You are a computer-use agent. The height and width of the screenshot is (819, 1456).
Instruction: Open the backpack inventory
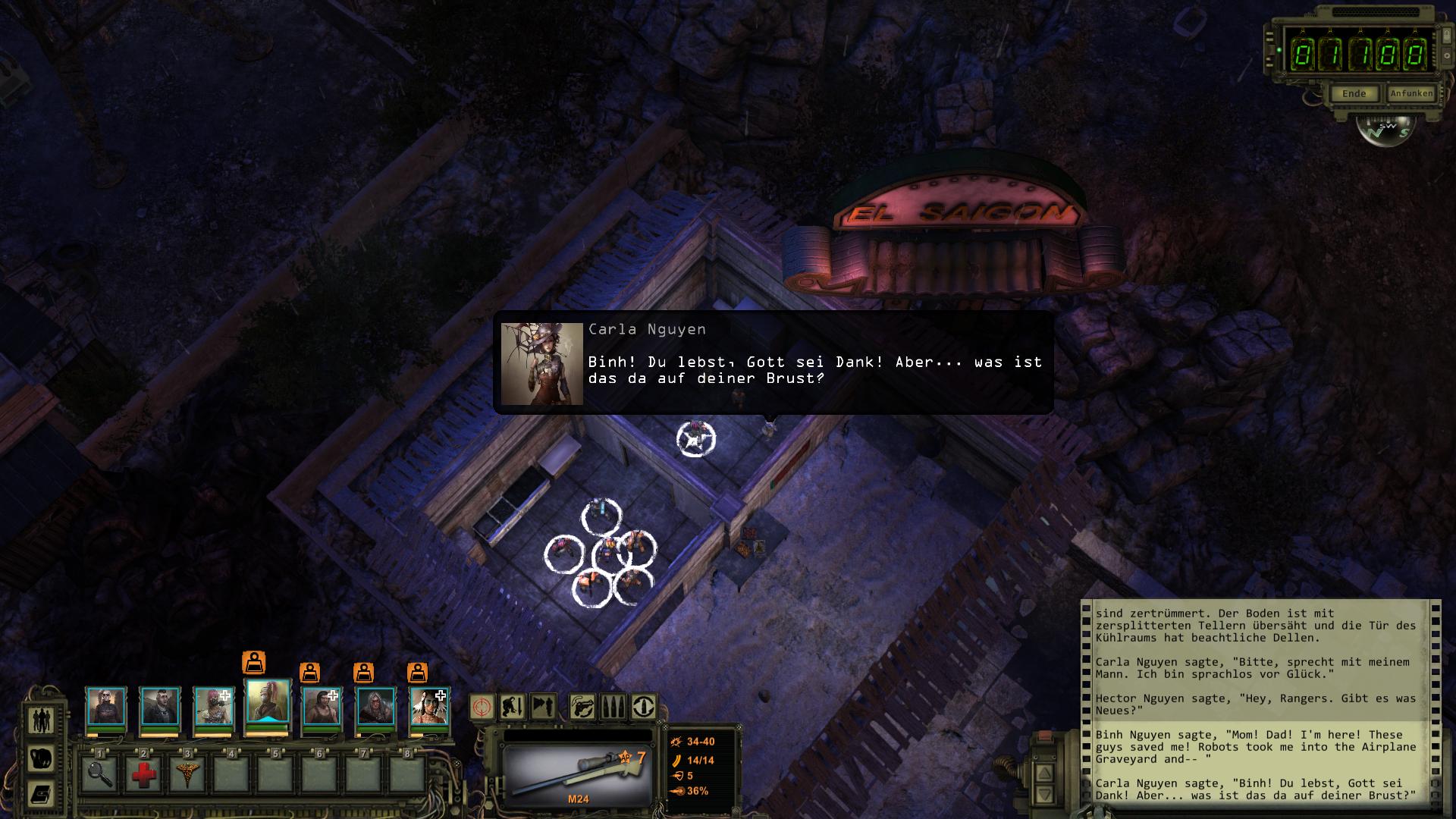[x=41, y=758]
